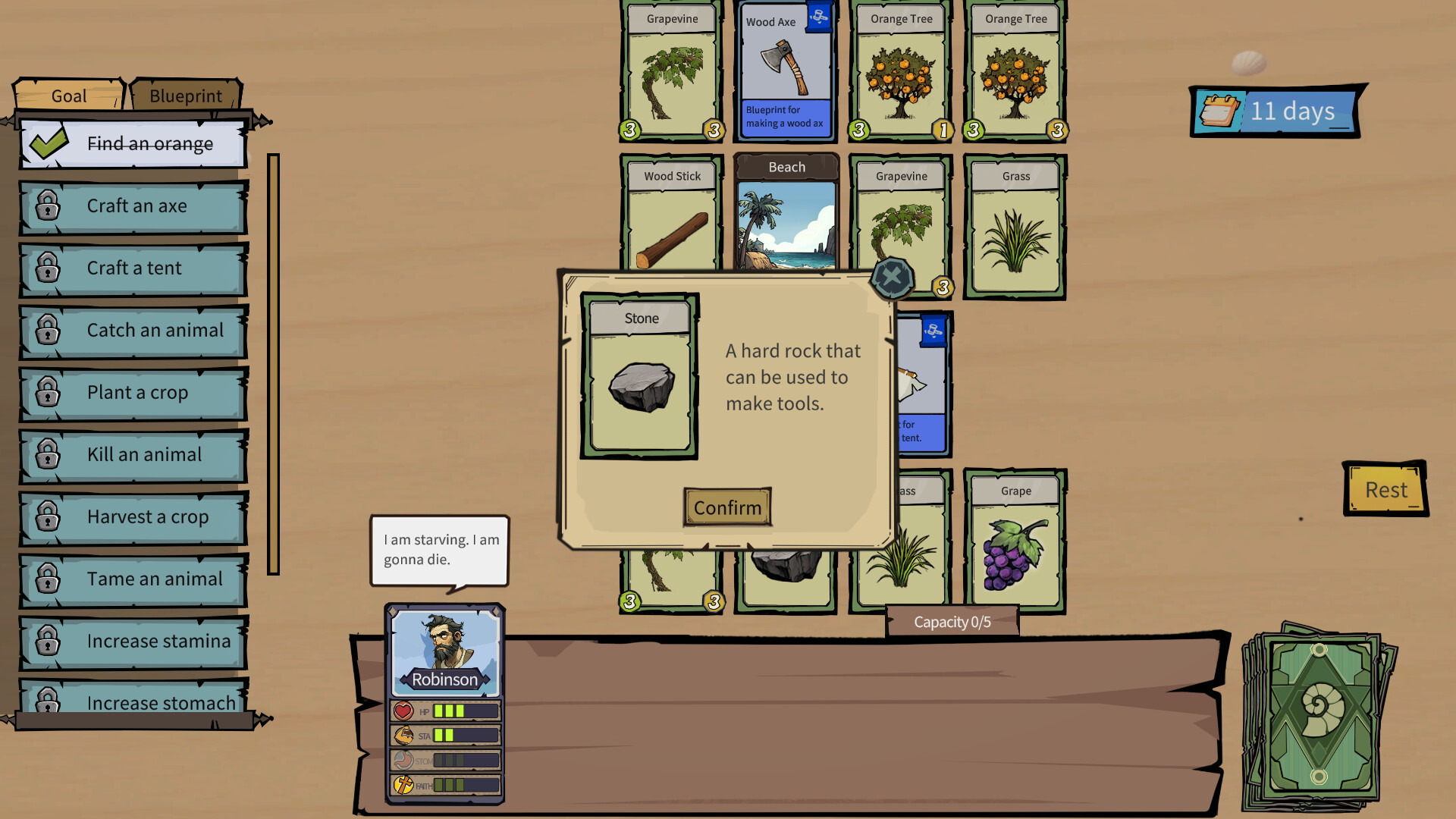
Task: Expand the Increase stomach goal entry
Action: point(160,703)
